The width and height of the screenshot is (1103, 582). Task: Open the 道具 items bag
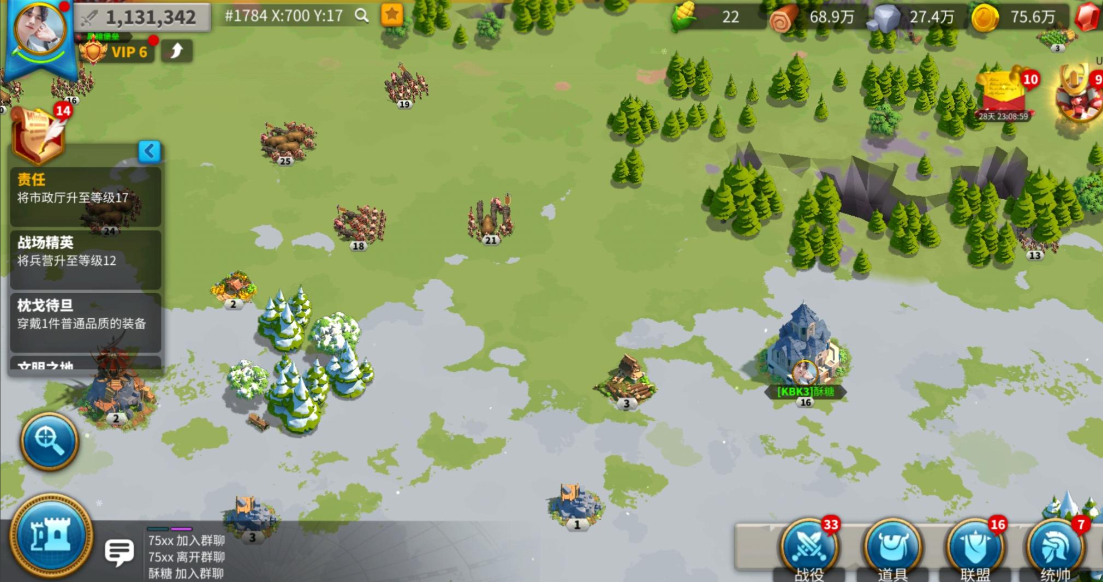coord(892,548)
